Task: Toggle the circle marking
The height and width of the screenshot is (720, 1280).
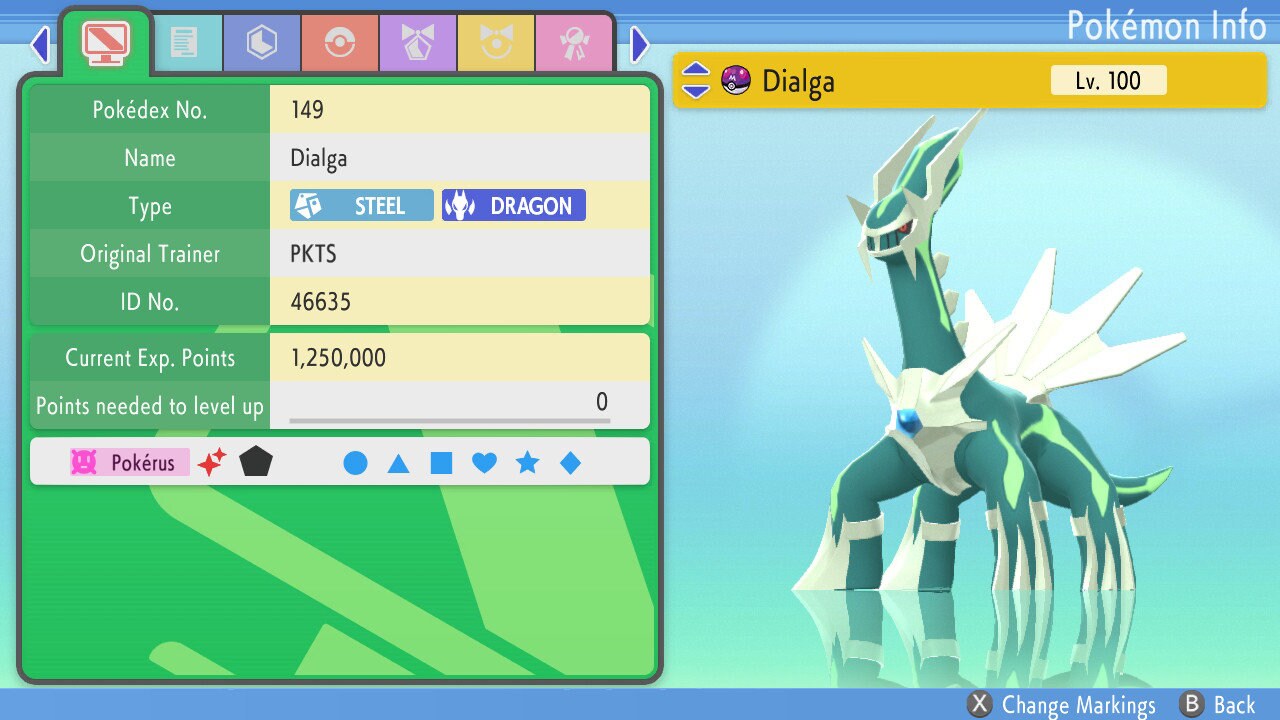Action: (x=355, y=463)
